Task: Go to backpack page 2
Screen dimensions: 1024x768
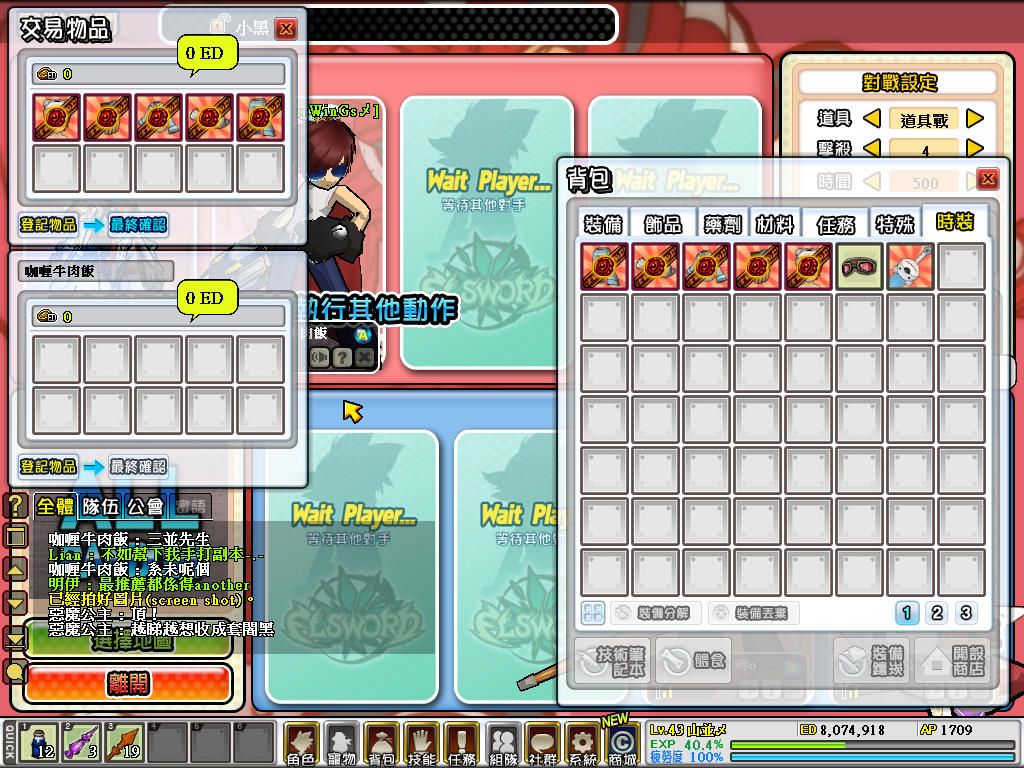Action: click(x=937, y=613)
